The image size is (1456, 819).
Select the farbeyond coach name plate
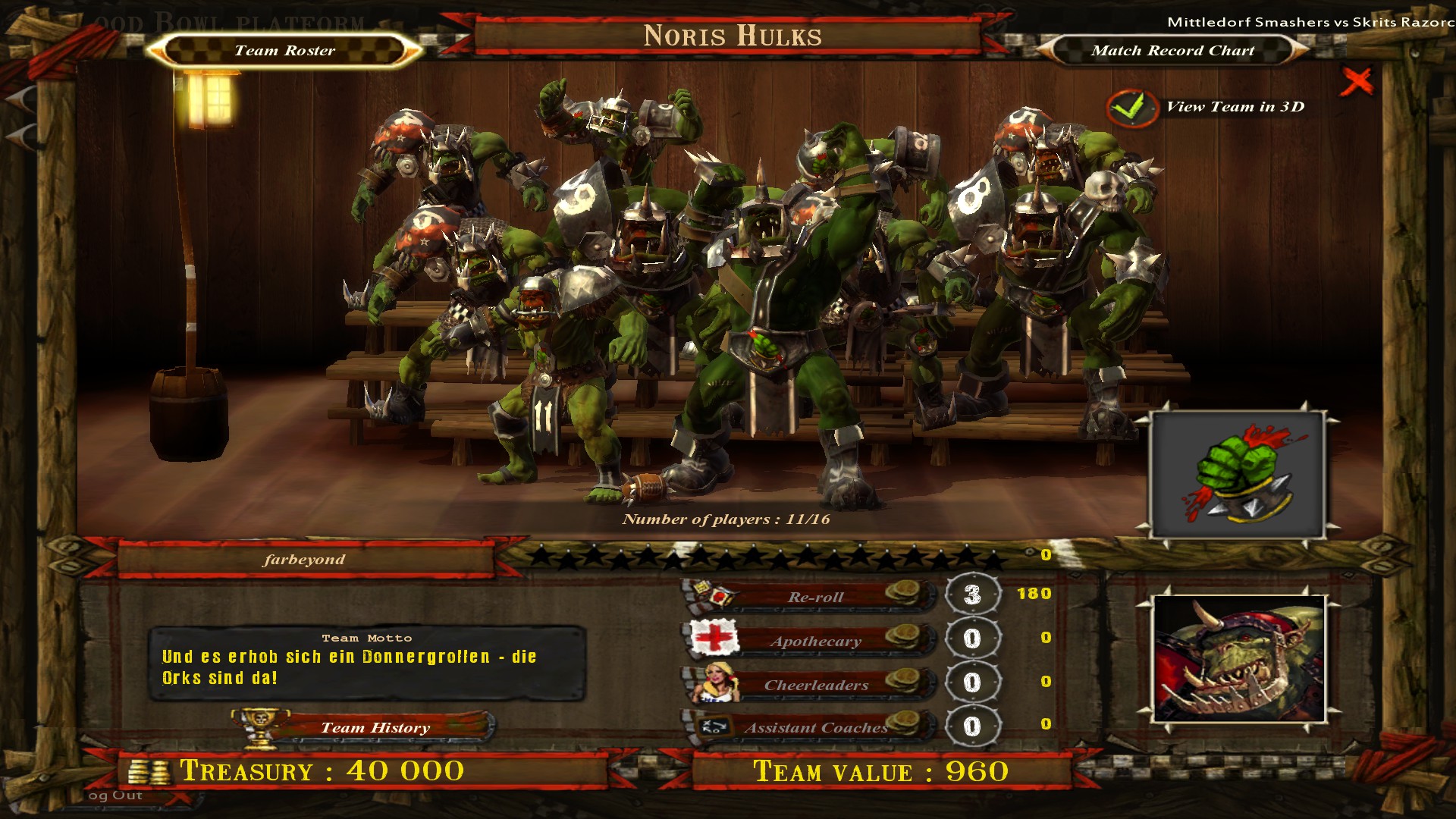304,560
